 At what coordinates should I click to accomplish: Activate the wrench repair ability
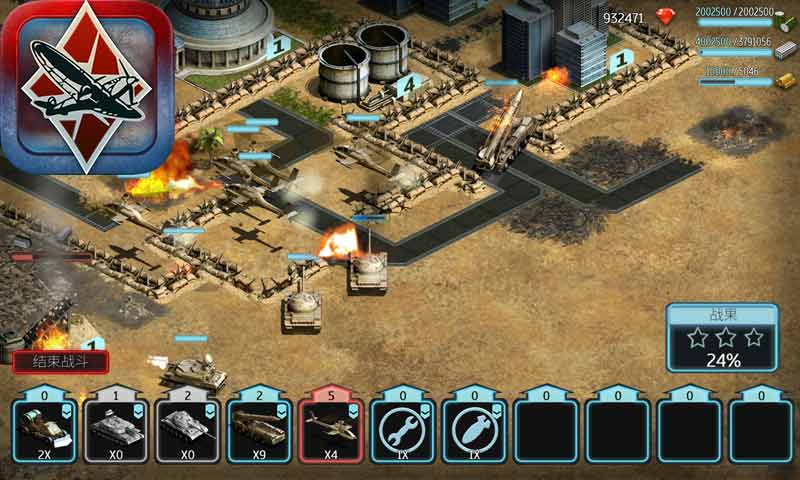pos(403,430)
